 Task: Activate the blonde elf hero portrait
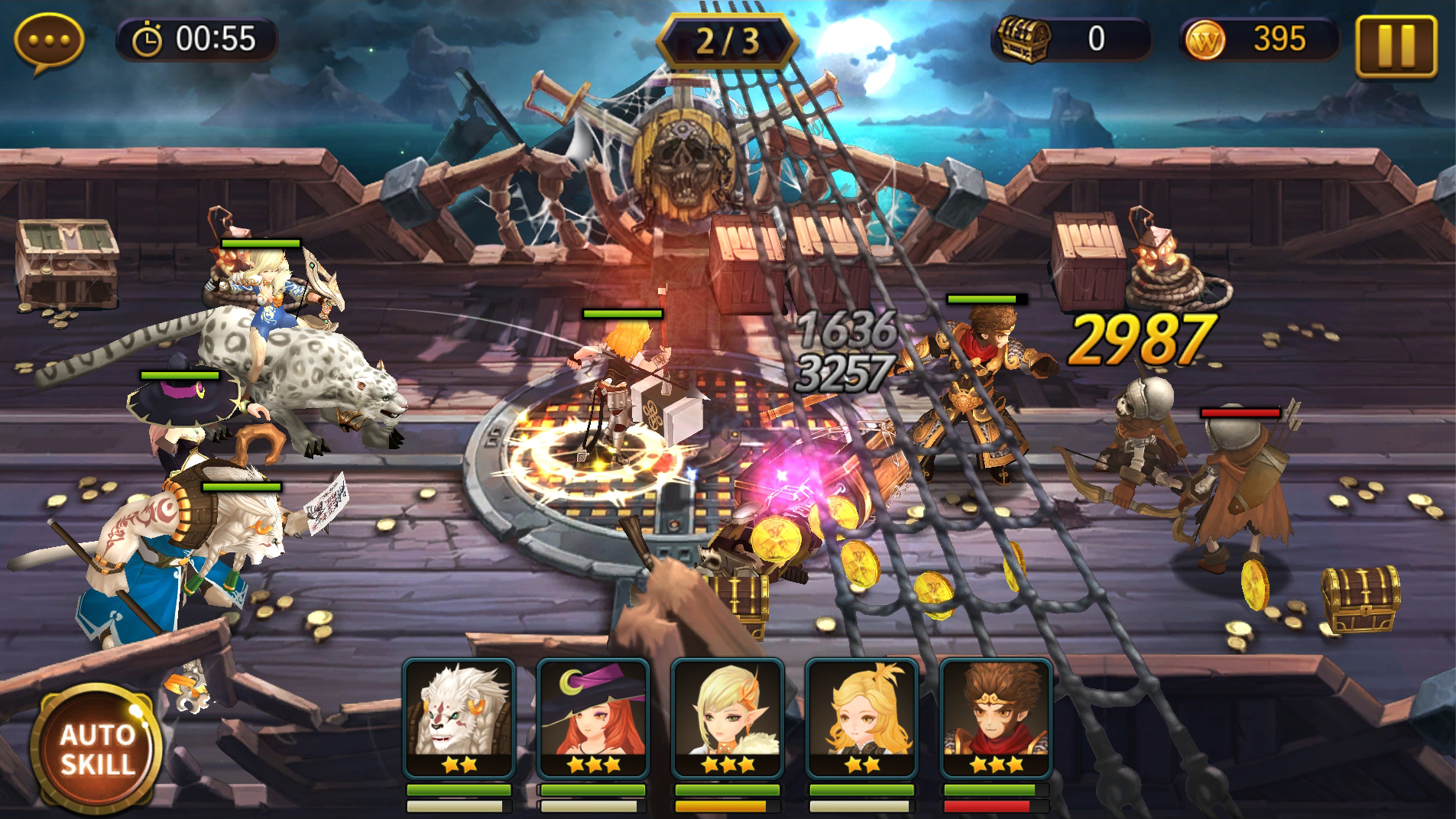click(x=728, y=717)
